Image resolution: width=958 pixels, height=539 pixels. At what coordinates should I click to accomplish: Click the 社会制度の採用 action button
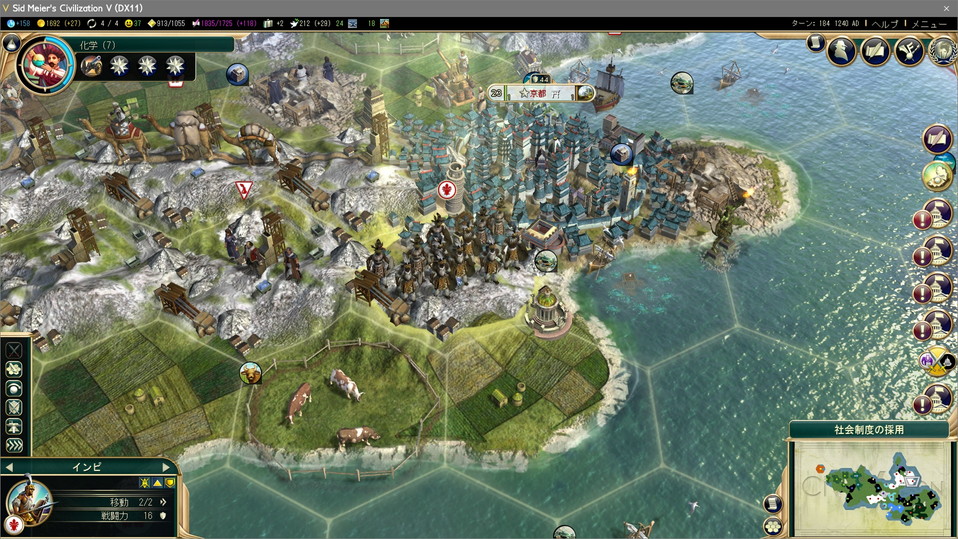(x=868, y=429)
